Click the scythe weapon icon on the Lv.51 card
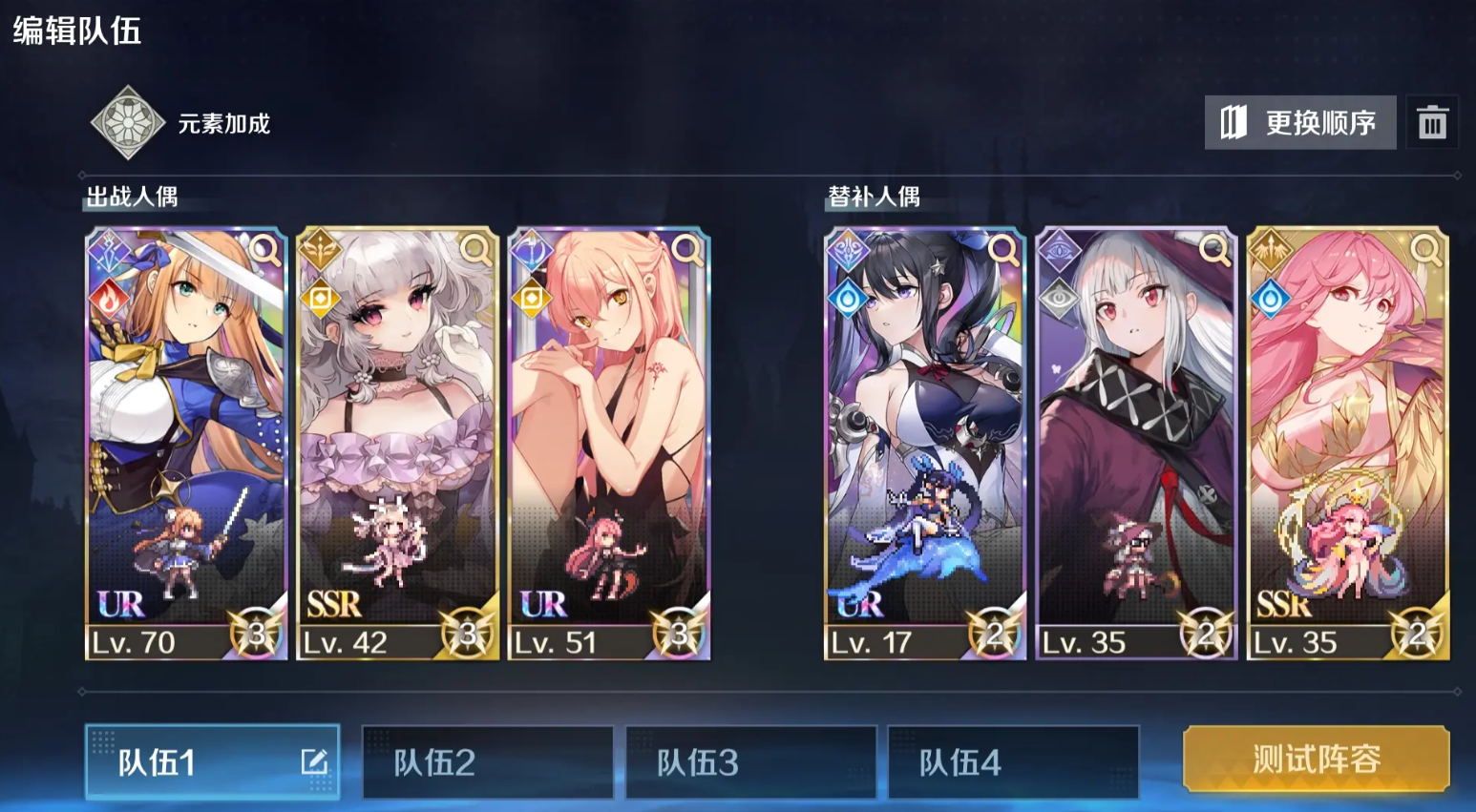 pos(534,249)
